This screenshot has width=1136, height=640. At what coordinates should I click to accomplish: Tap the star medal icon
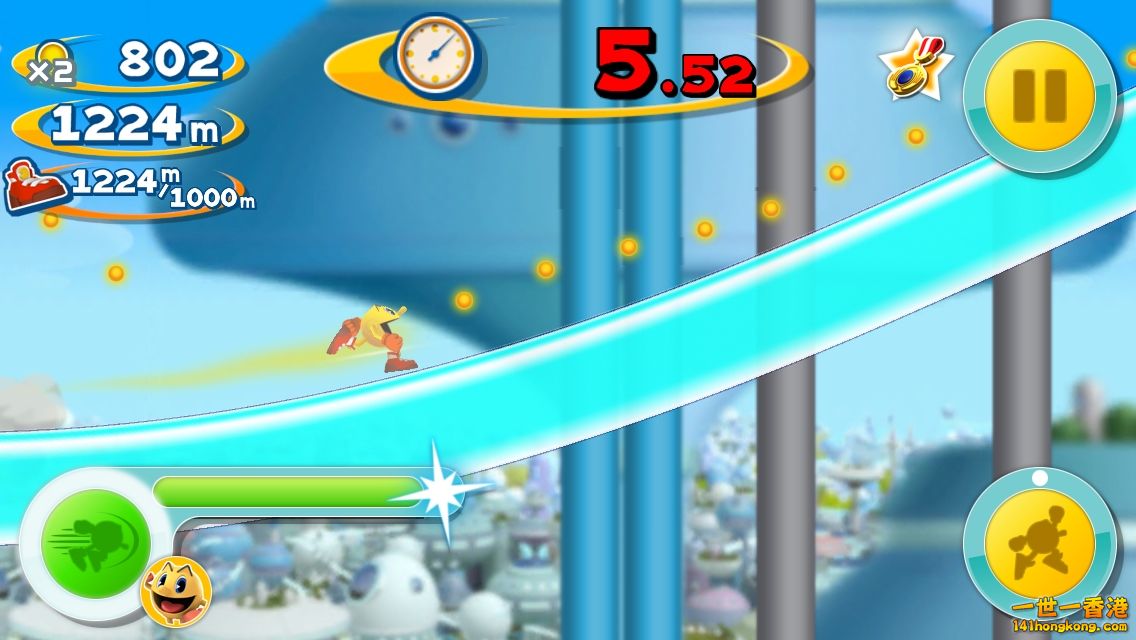click(913, 68)
